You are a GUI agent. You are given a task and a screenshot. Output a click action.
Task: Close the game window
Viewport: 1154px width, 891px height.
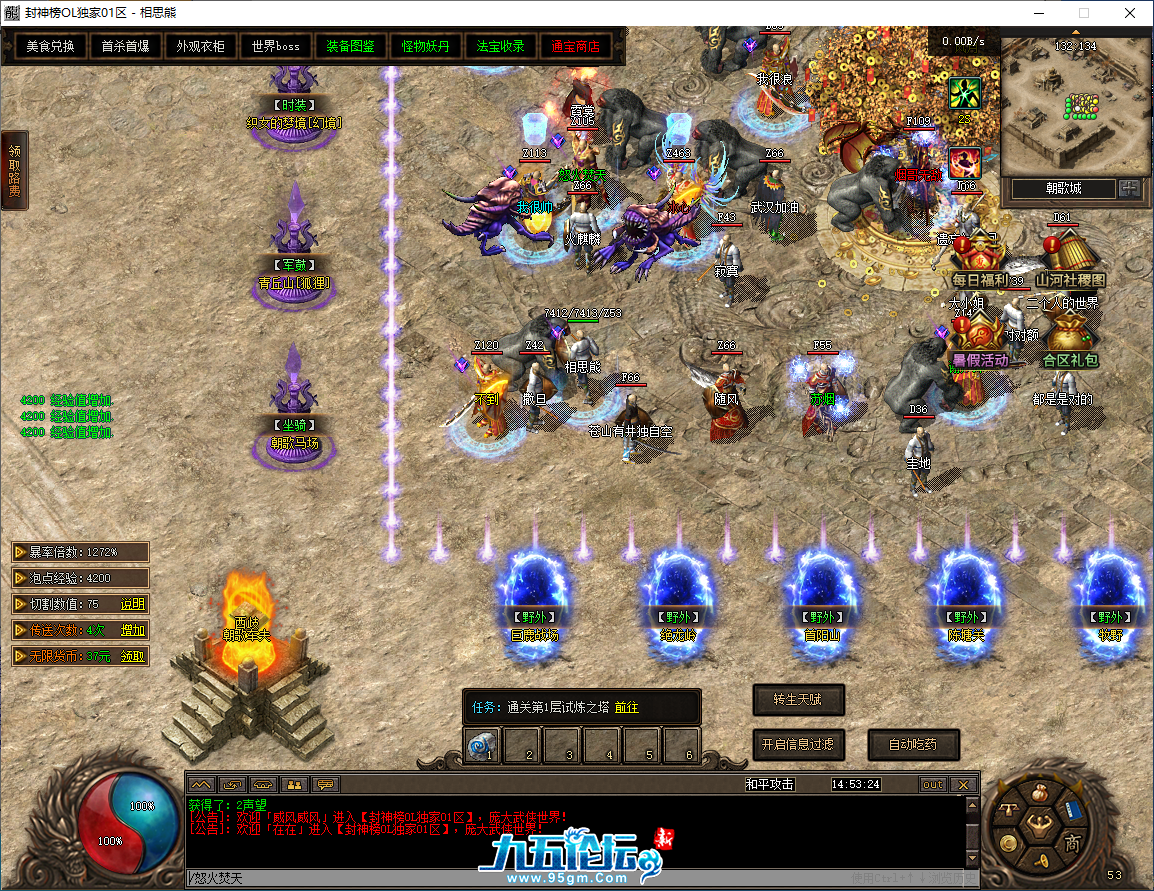(1130, 13)
